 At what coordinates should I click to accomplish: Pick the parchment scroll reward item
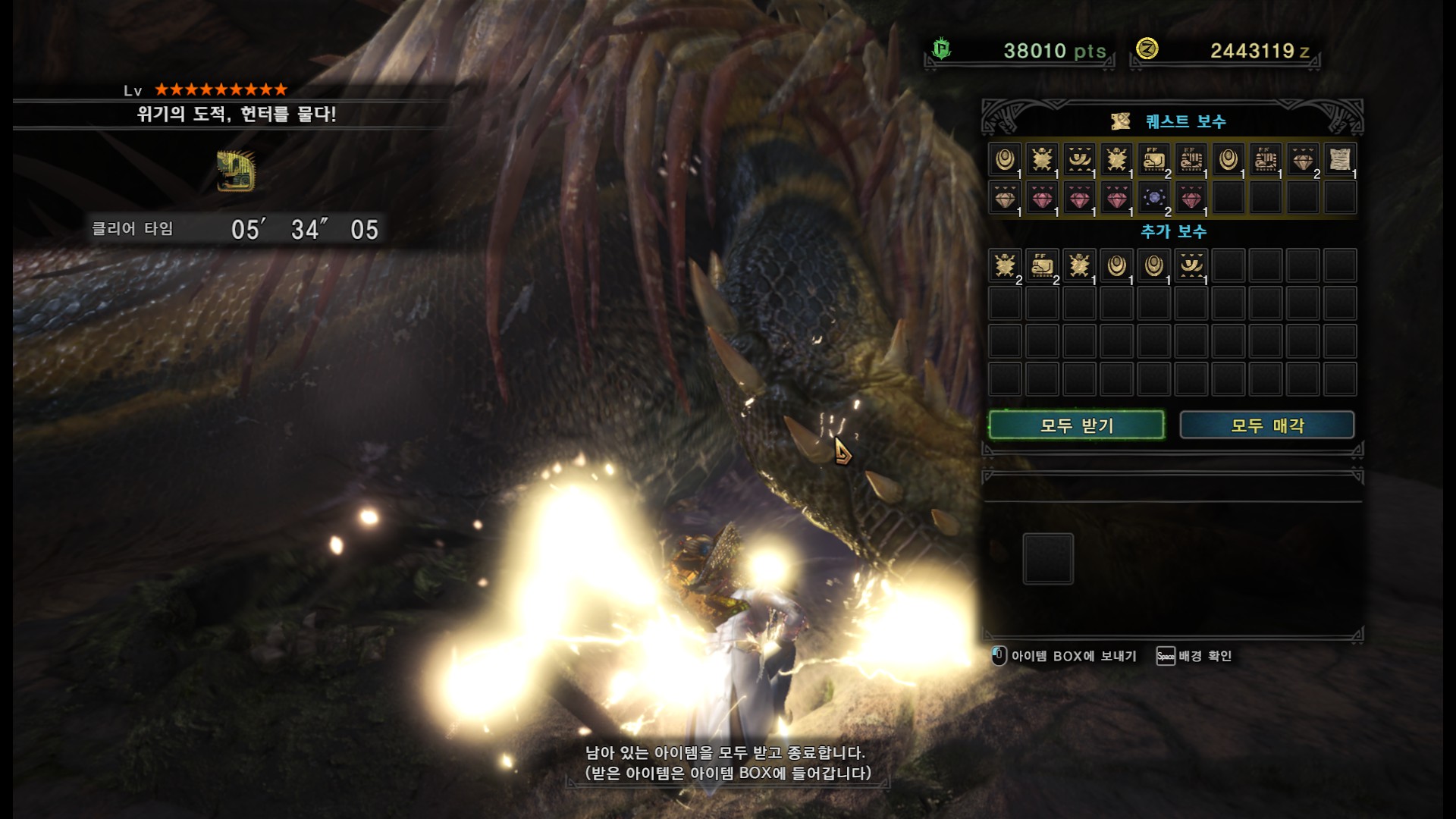(1340, 160)
